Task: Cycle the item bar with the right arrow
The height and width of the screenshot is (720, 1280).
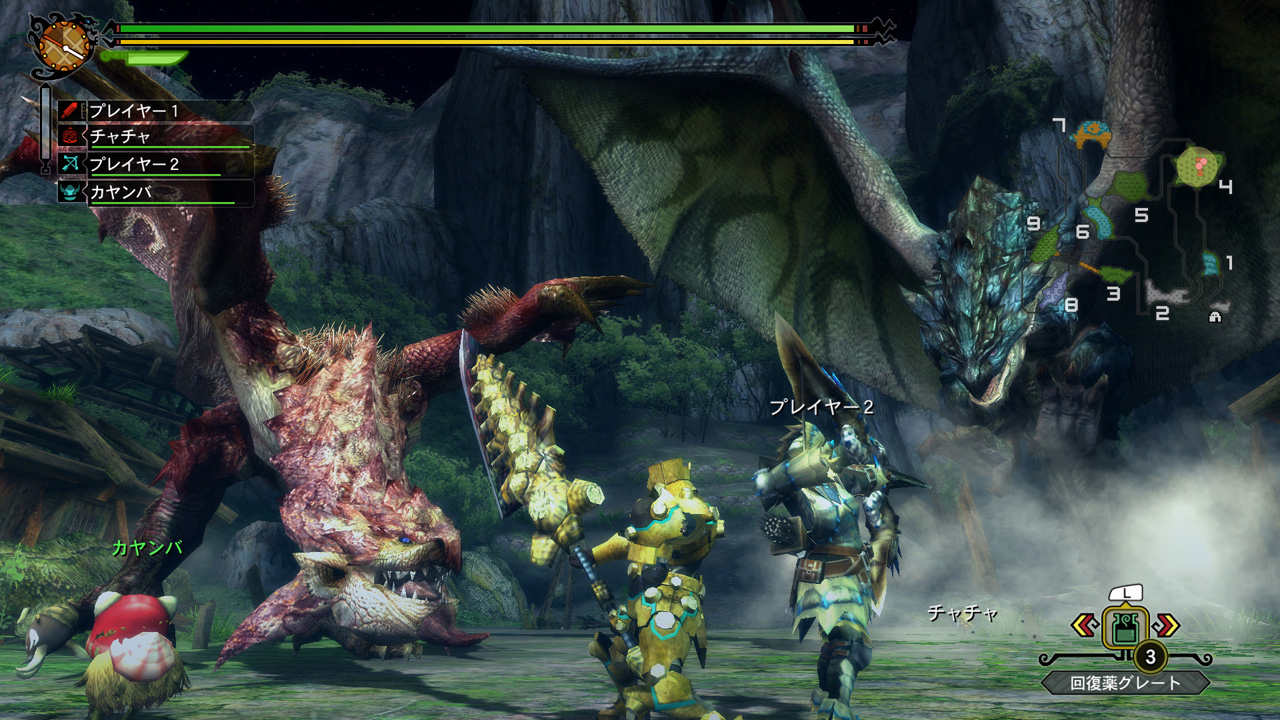Action: click(x=1166, y=626)
